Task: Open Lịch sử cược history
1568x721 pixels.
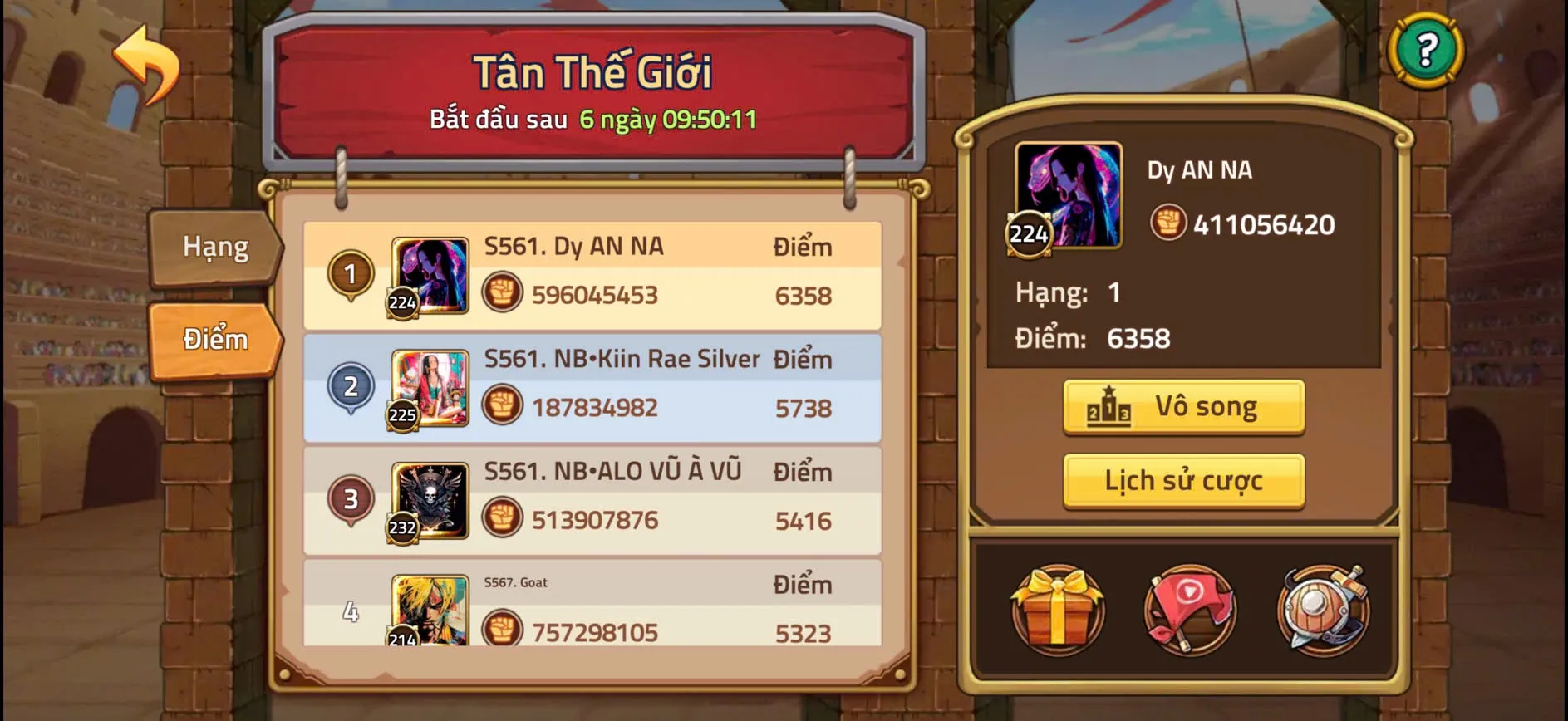Action: point(1183,479)
